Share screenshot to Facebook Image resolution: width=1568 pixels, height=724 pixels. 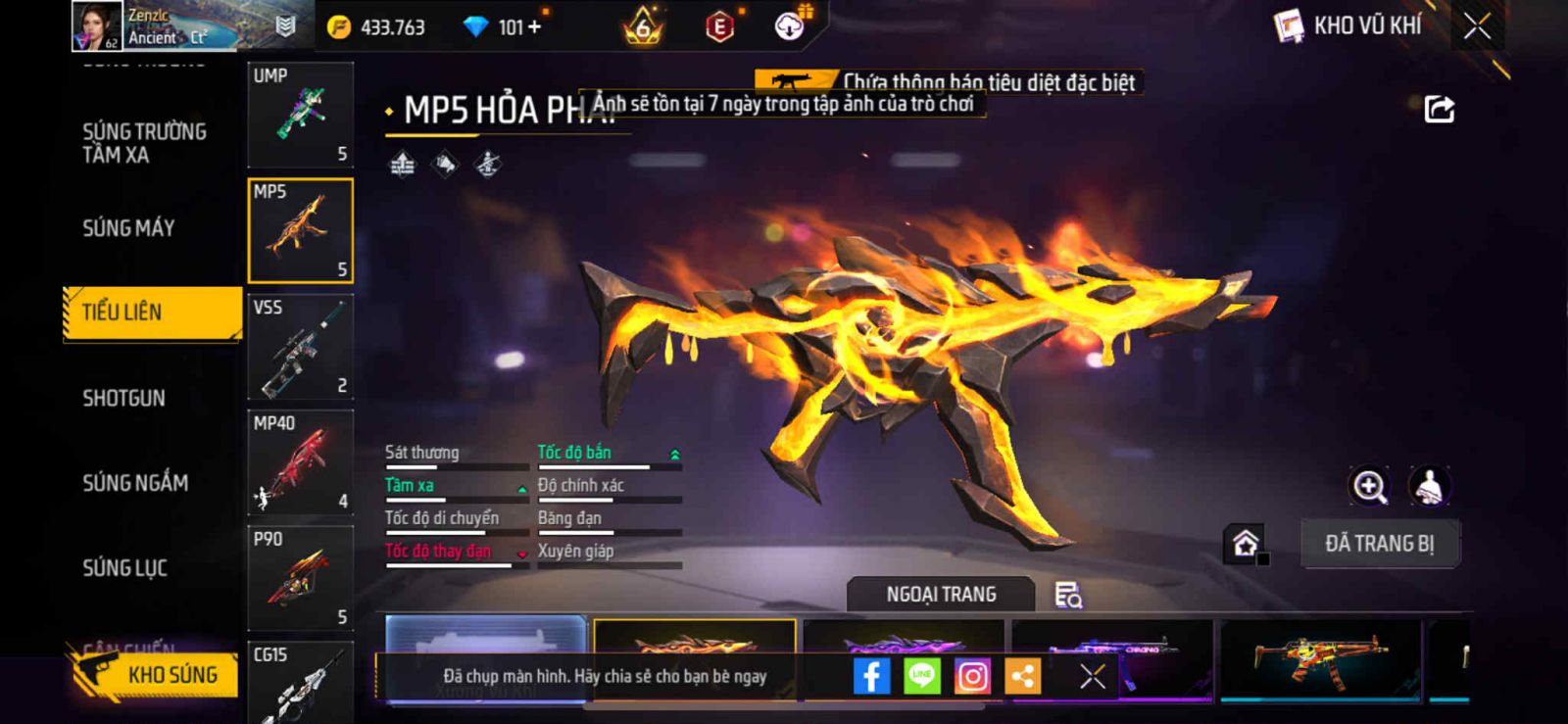coord(871,676)
